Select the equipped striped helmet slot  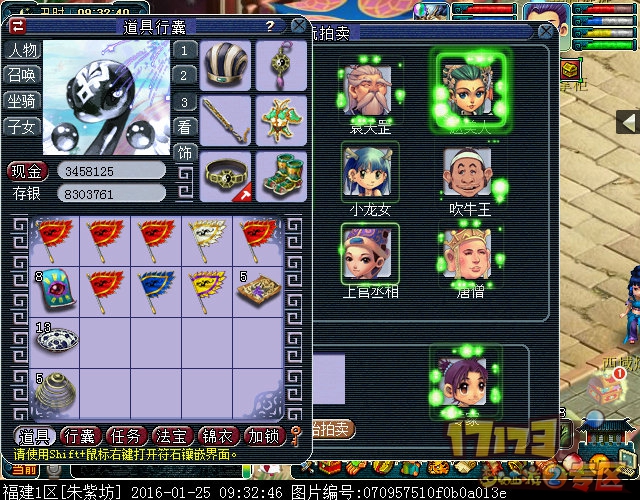coord(225,65)
